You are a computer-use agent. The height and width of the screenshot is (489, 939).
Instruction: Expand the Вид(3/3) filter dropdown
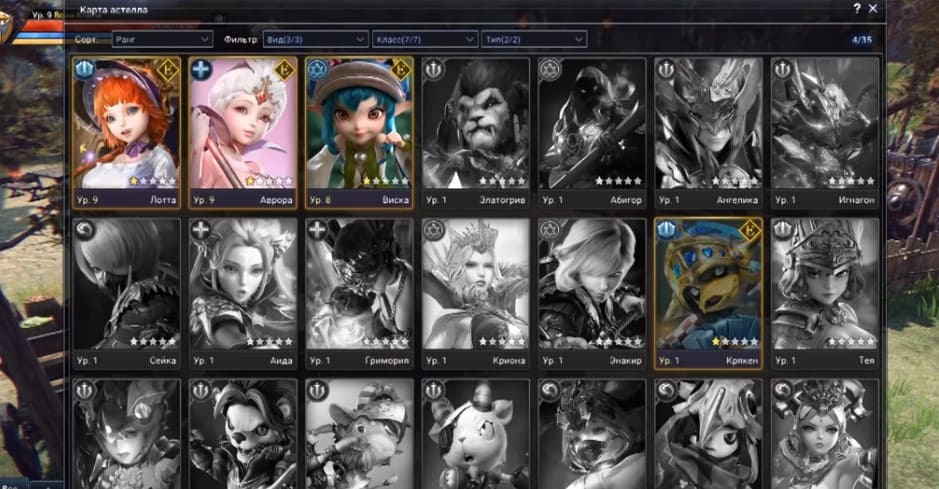tap(315, 39)
